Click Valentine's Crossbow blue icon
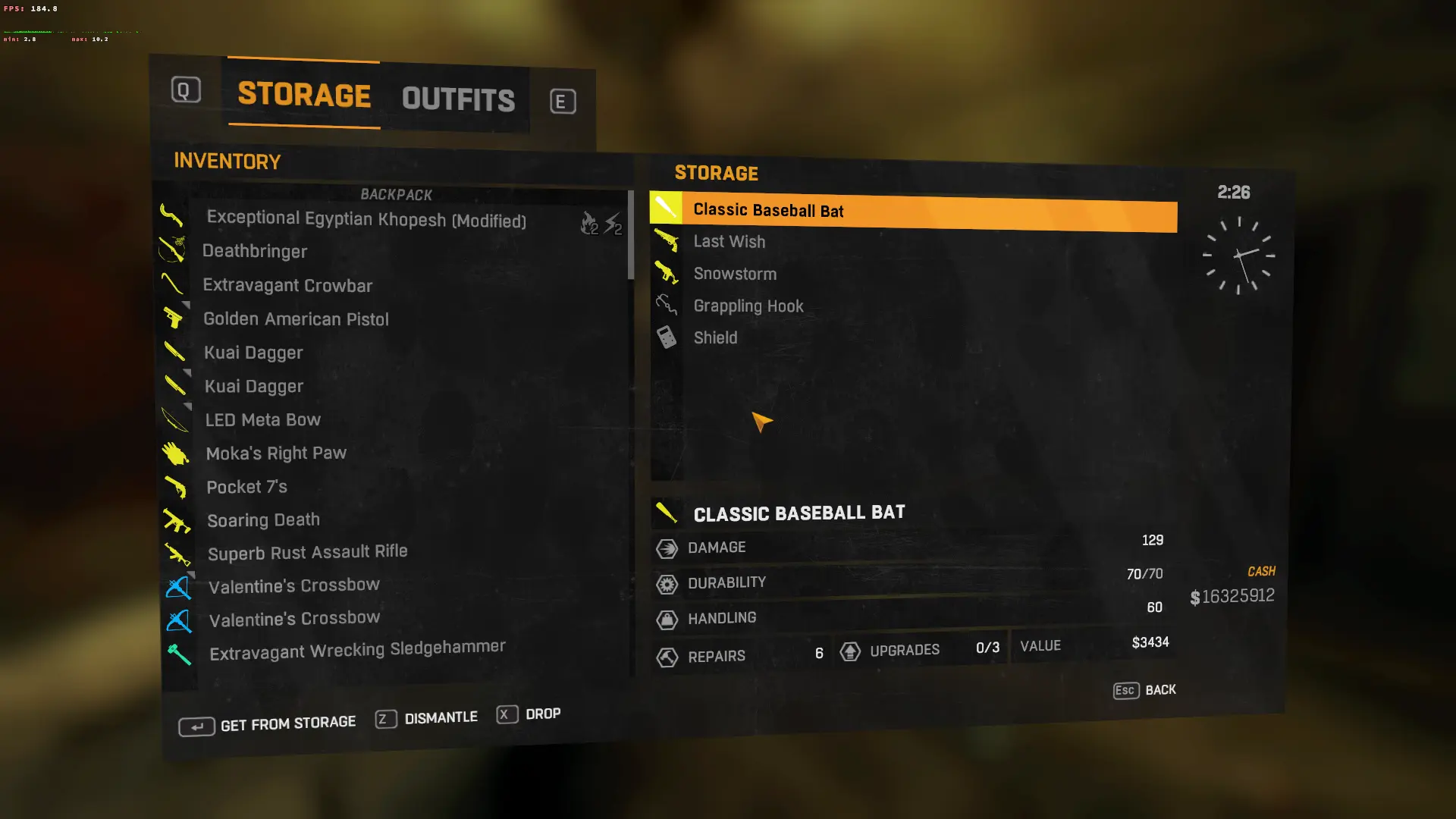Screen dimensions: 1456x819 coord(178,585)
